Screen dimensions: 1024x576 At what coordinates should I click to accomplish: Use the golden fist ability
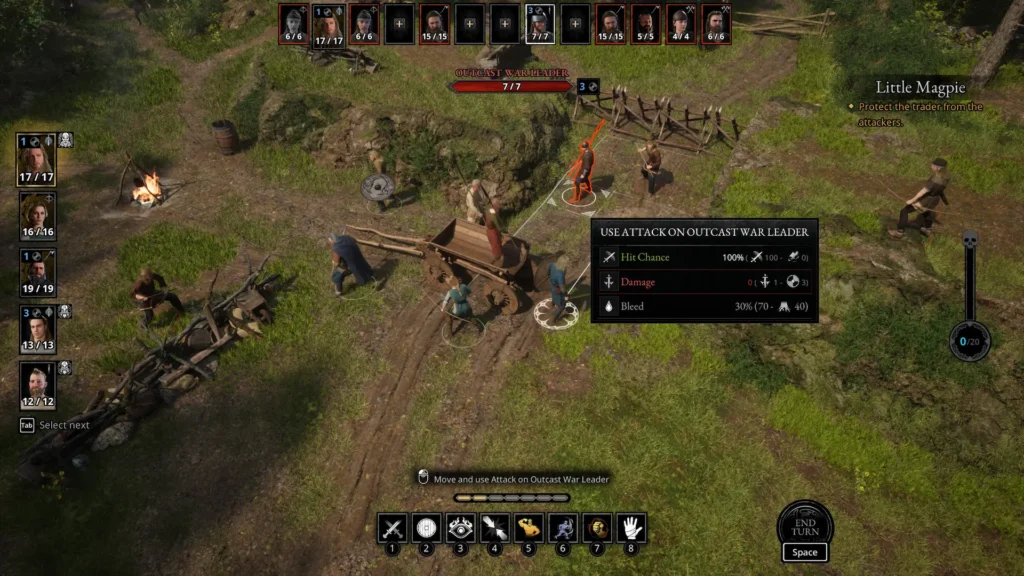(597, 528)
